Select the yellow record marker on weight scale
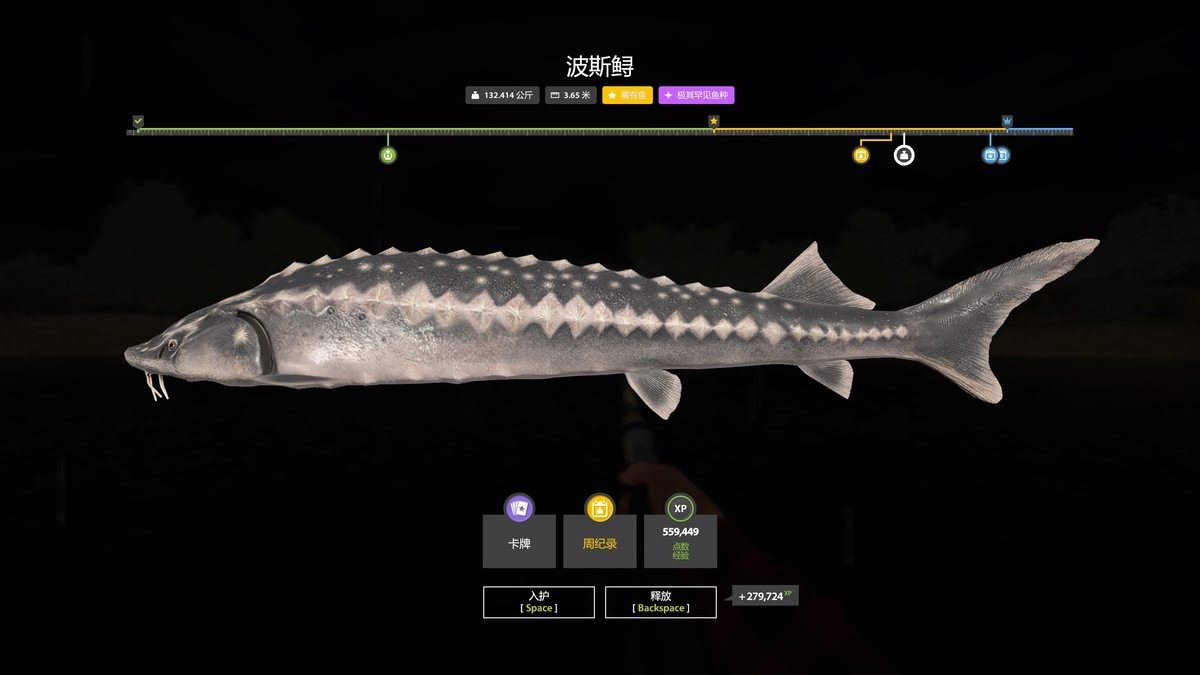Viewport: 1200px width, 675px height. pos(861,155)
